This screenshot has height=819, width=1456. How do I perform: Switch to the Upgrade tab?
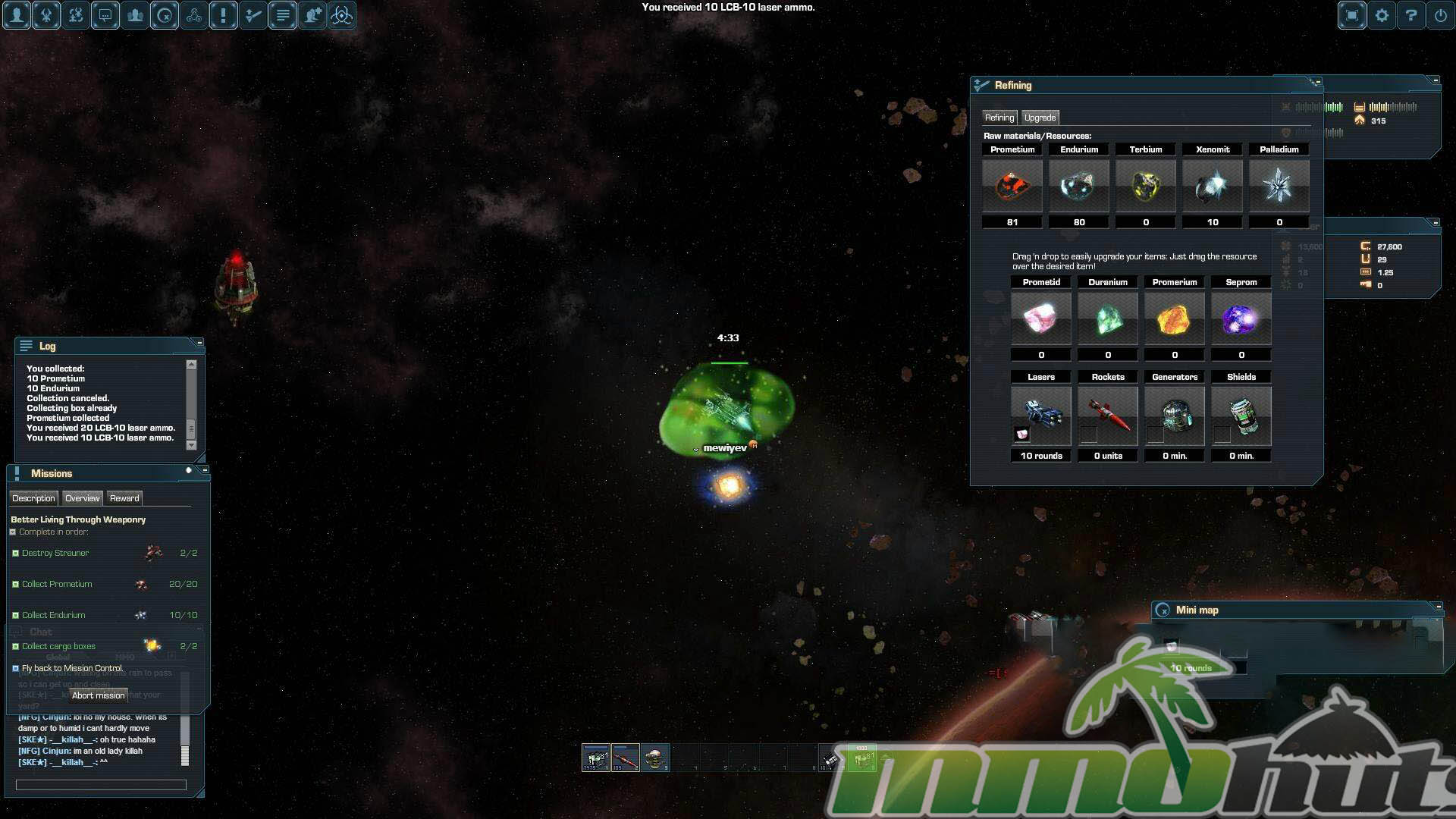point(1040,118)
